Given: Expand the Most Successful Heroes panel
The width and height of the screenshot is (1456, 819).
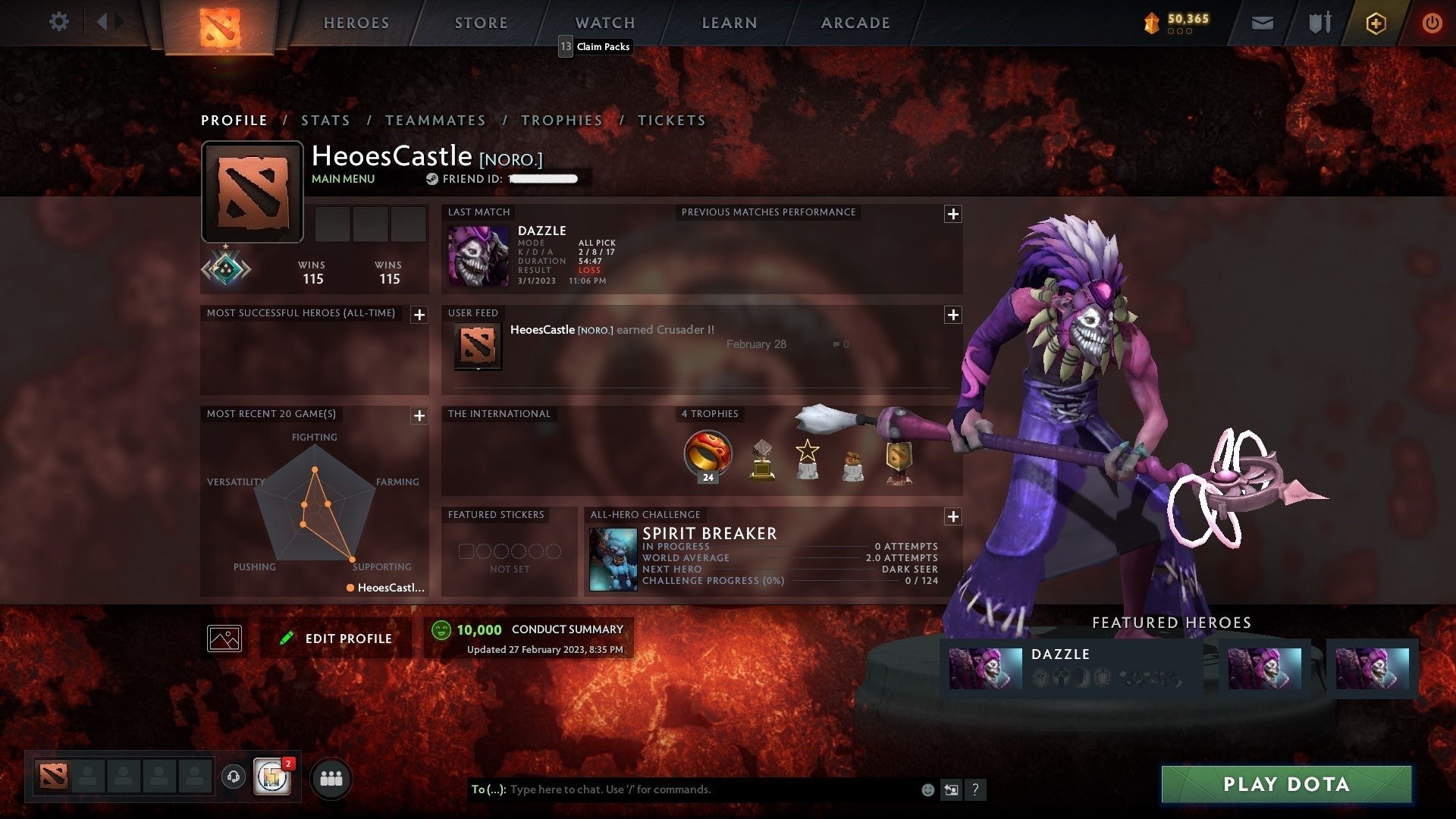Looking at the screenshot, I should pyautogui.click(x=418, y=315).
